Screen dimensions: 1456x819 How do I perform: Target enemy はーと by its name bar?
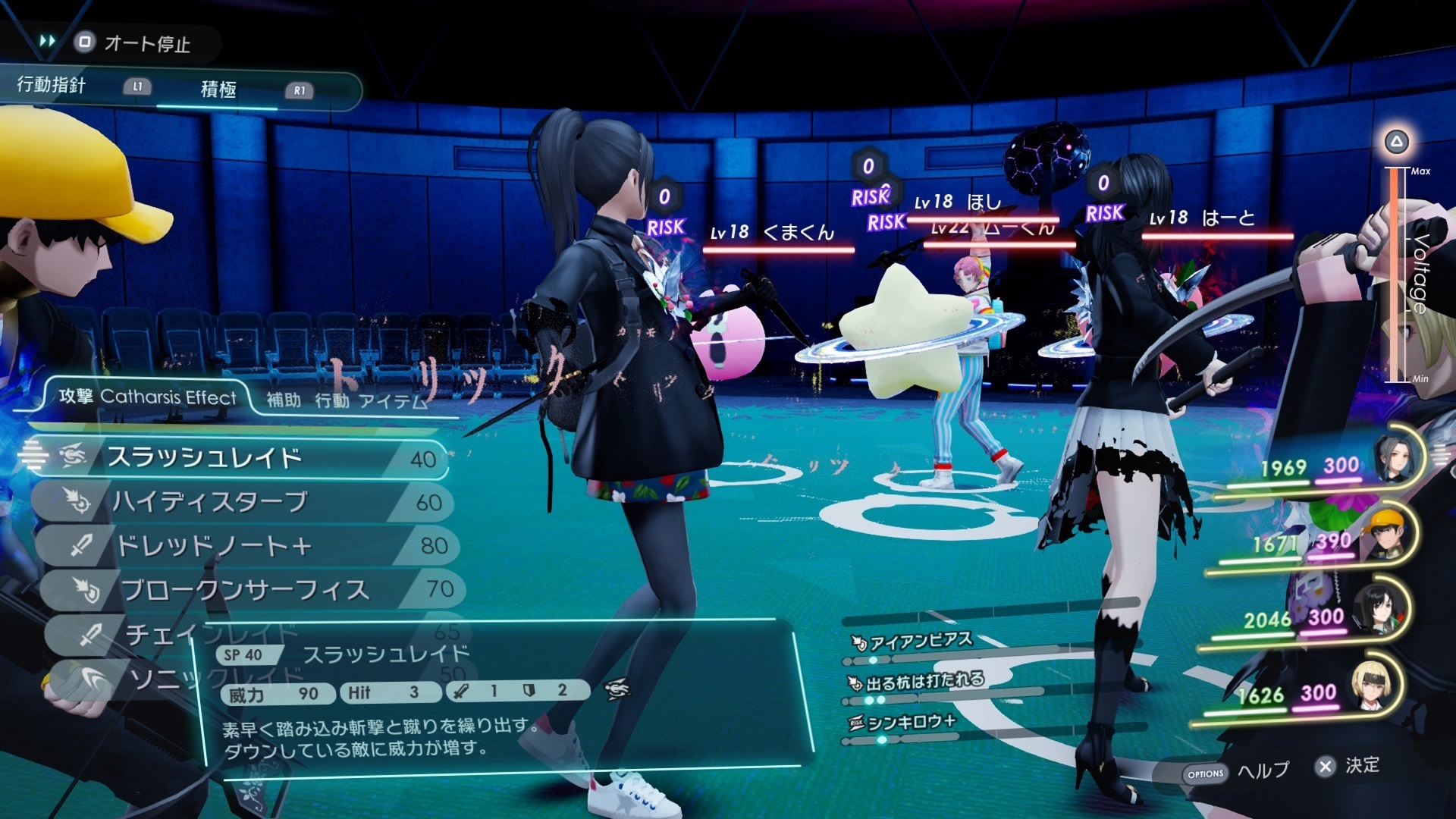tap(1218, 220)
